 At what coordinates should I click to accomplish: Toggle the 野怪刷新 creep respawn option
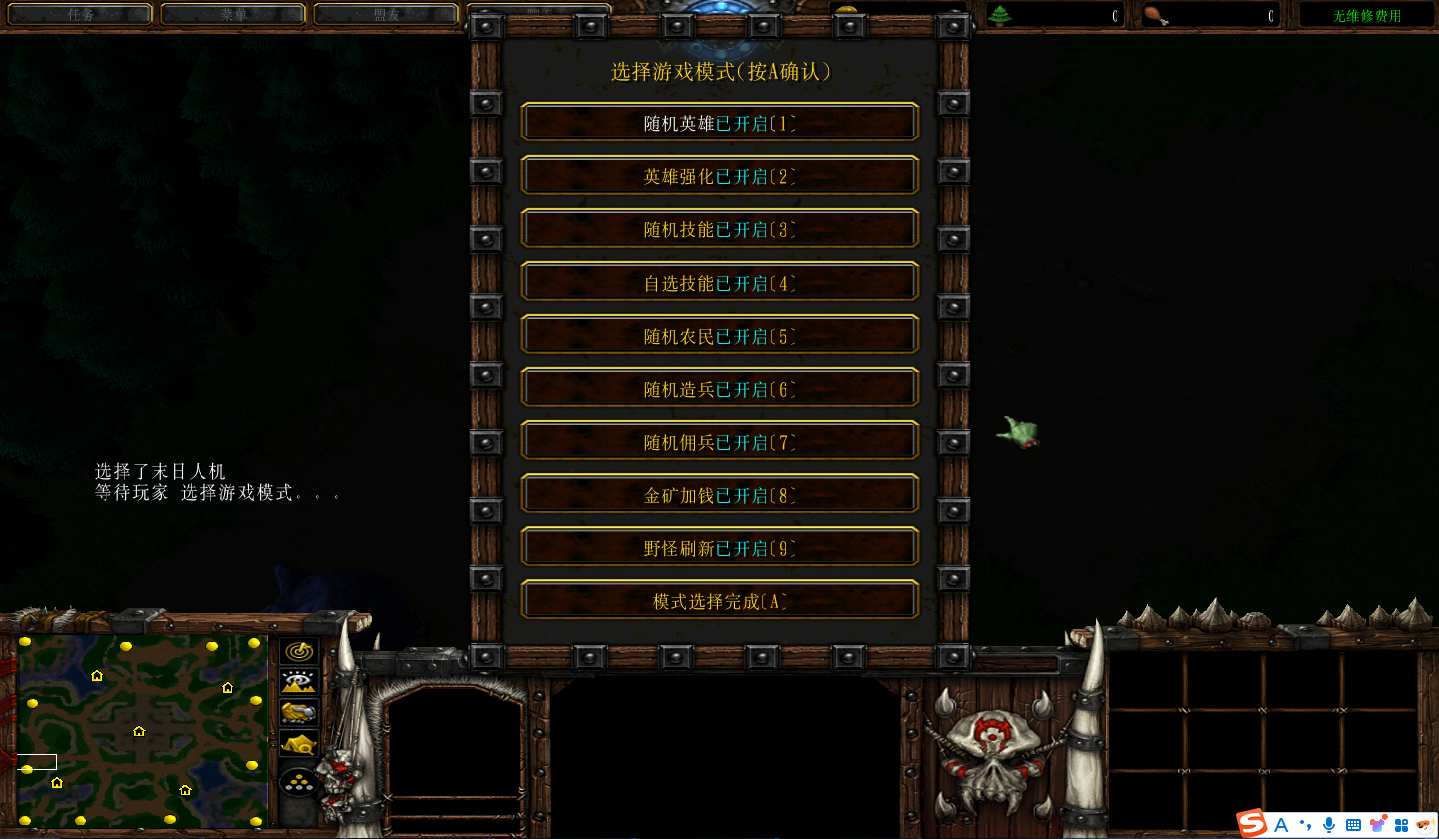(x=719, y=547)
